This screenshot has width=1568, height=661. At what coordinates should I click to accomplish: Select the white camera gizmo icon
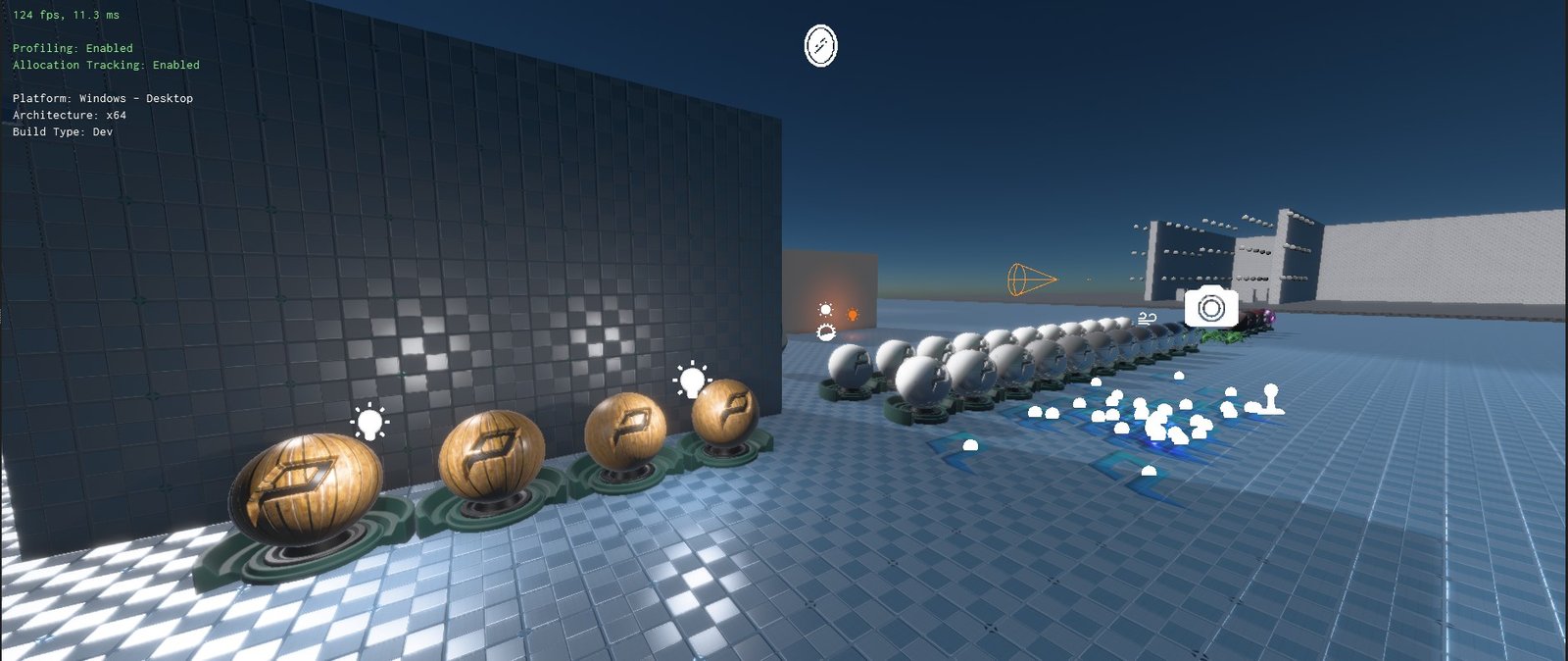pyautogui.click(x=1211, y=308)
